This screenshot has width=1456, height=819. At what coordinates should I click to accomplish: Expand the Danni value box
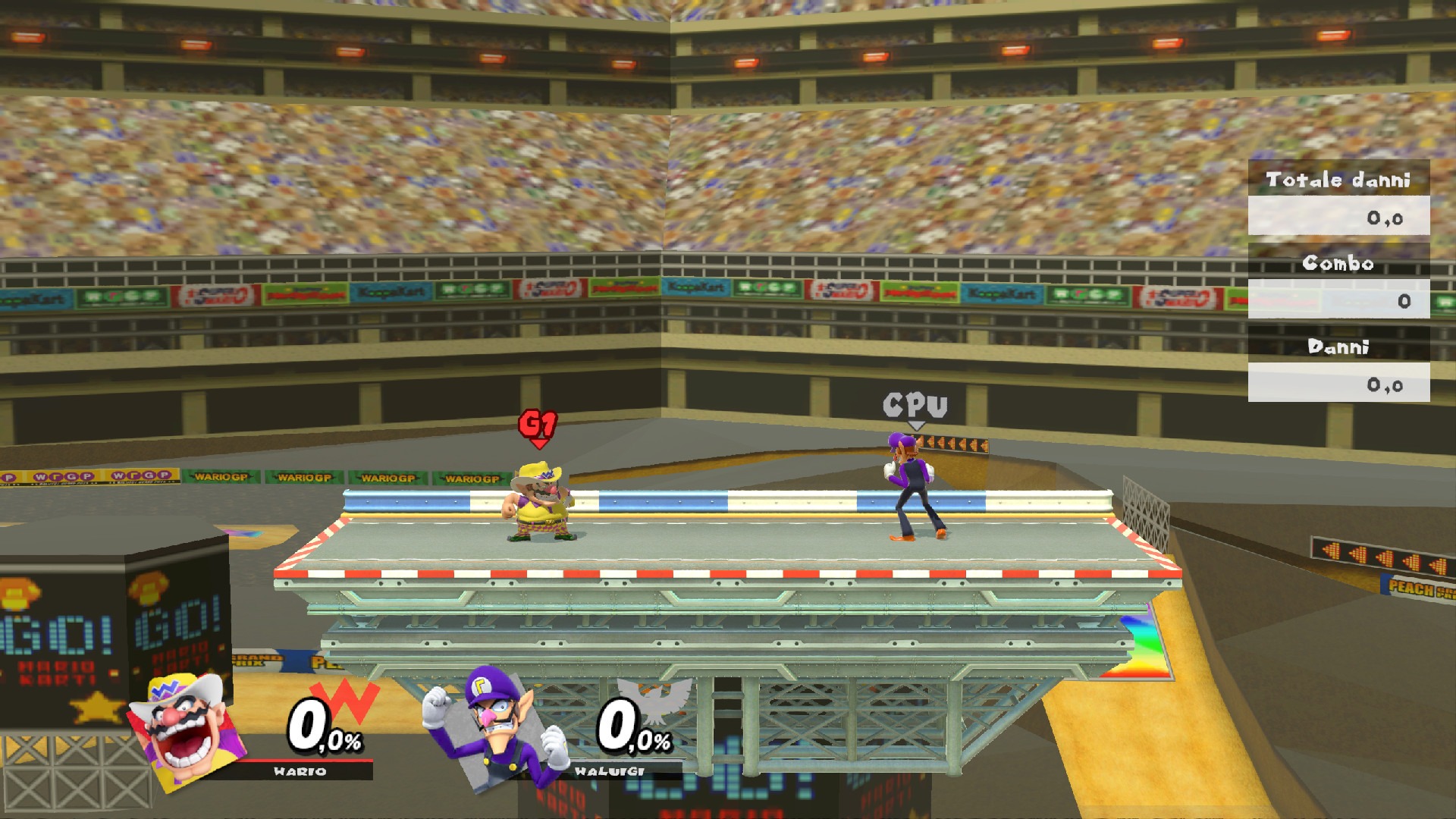point(1338,384)
